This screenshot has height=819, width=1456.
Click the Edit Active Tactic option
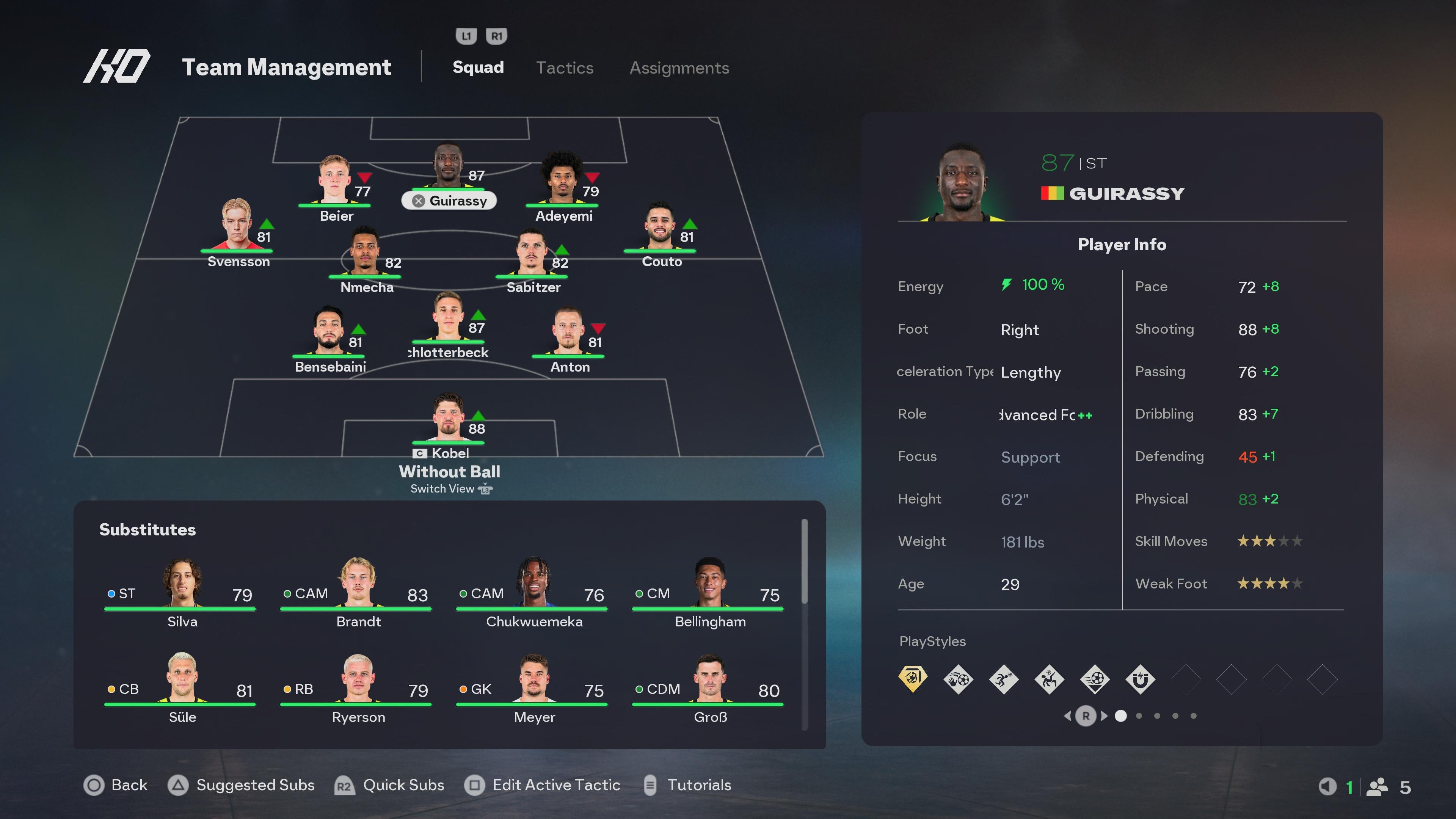(555, 785)
